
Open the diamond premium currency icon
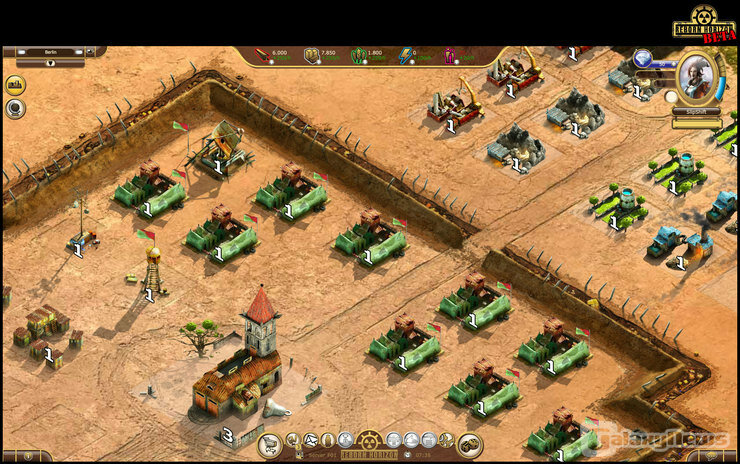643,57
